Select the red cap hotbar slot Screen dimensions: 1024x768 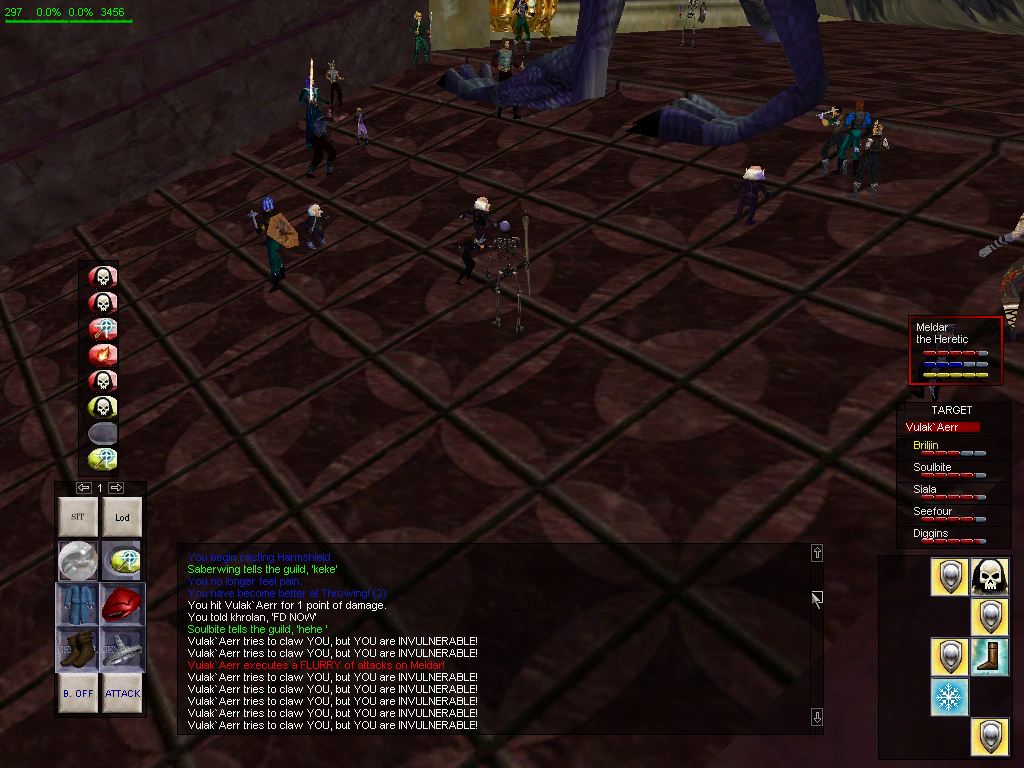click(122, 605)
